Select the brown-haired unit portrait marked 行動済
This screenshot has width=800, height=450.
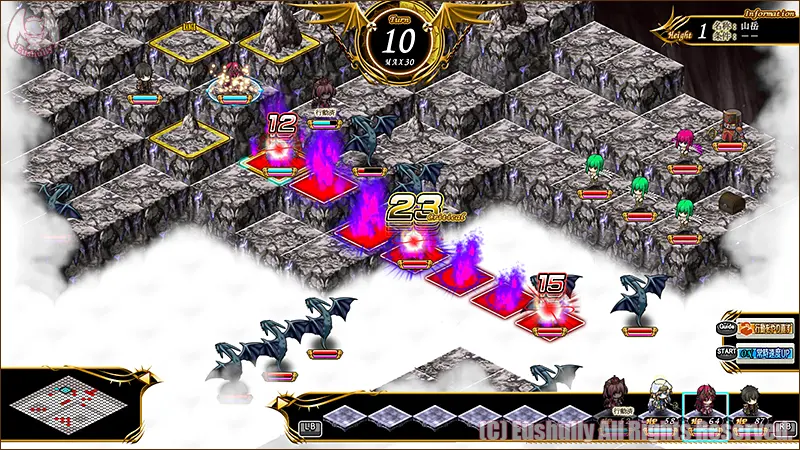[617, 397]
